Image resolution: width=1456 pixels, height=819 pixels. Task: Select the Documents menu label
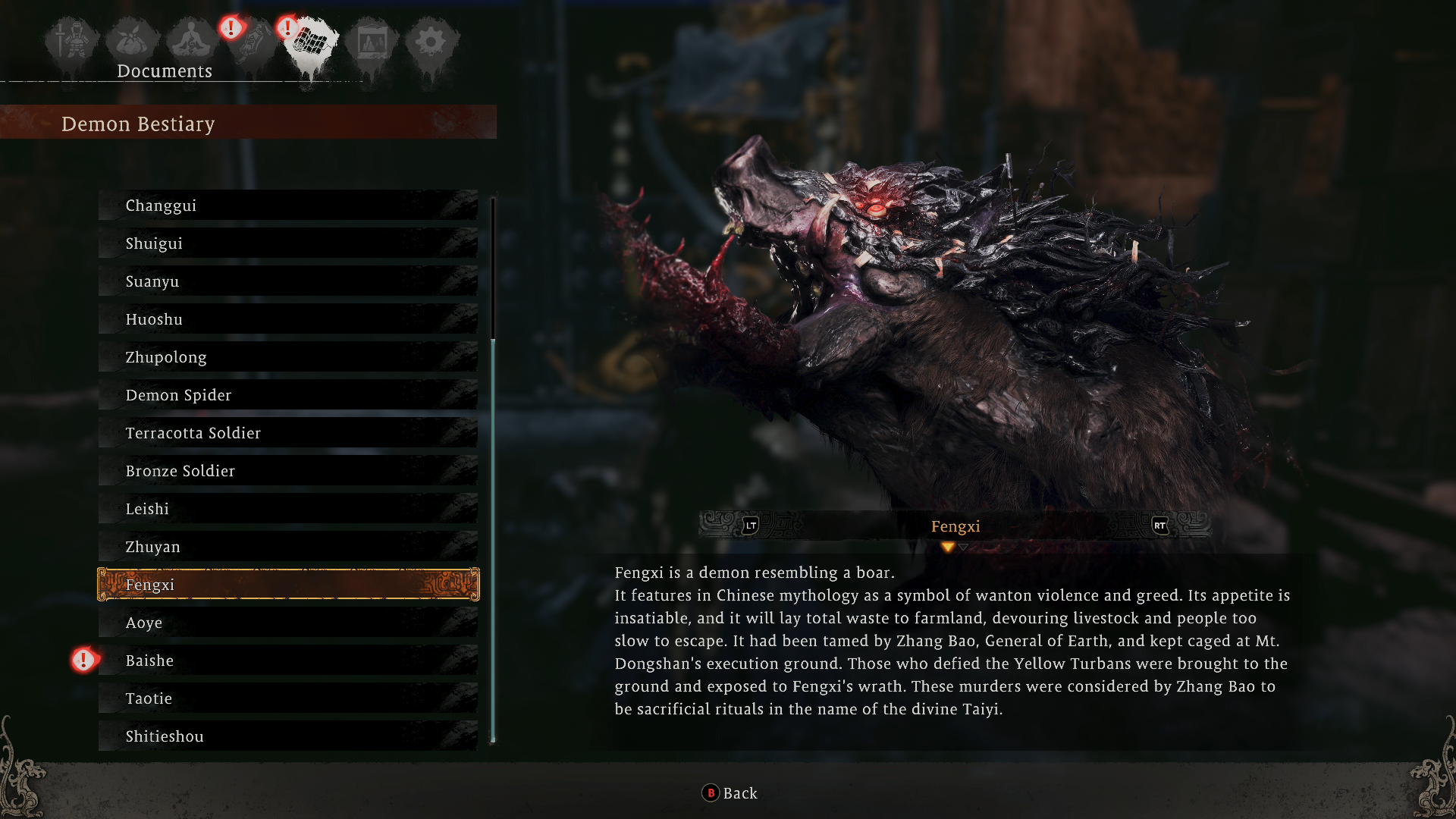[165, 71]
